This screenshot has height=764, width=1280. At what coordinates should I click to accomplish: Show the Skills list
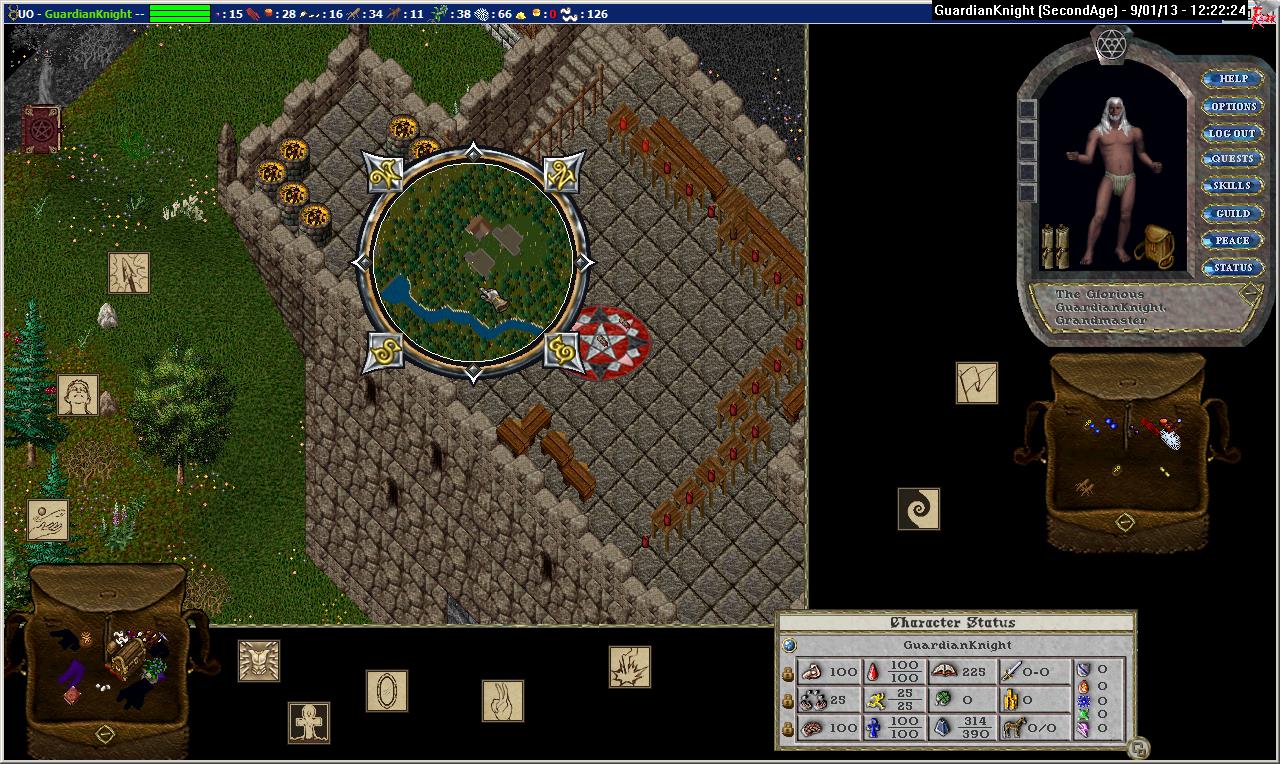[x=1232, y=186]
